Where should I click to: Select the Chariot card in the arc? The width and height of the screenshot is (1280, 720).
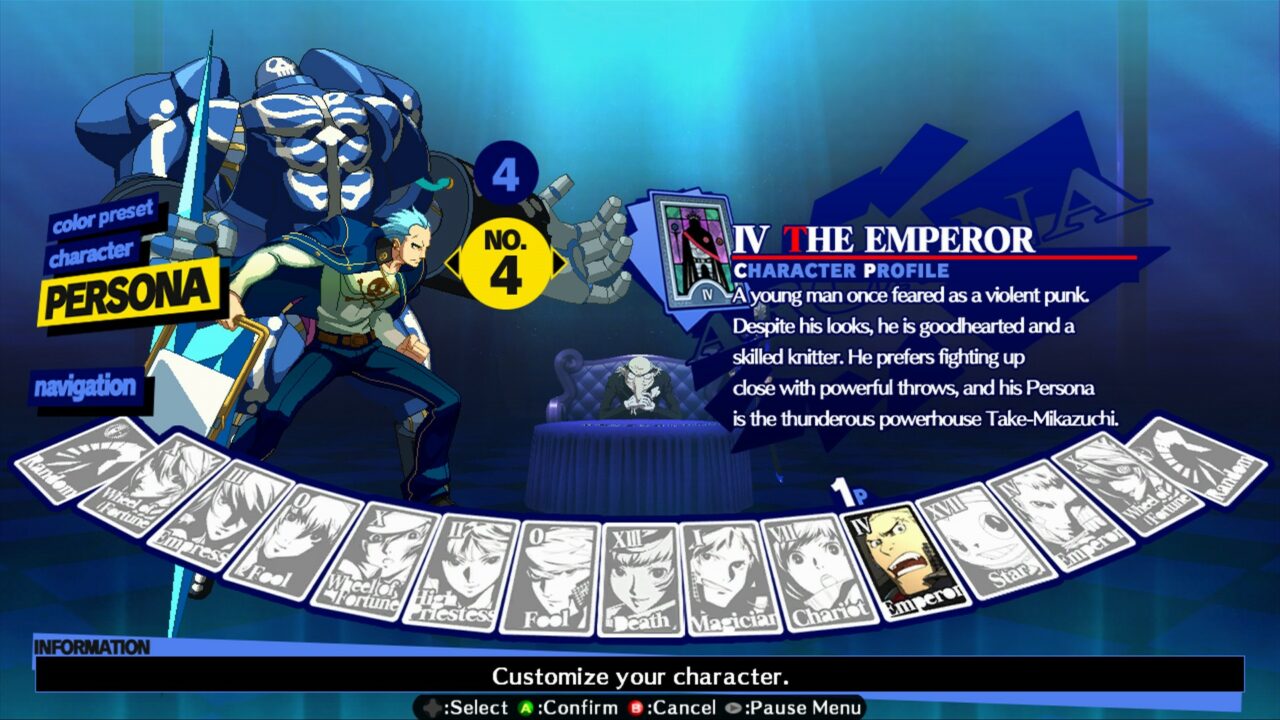pyautogui.click(x=817, y=570)
